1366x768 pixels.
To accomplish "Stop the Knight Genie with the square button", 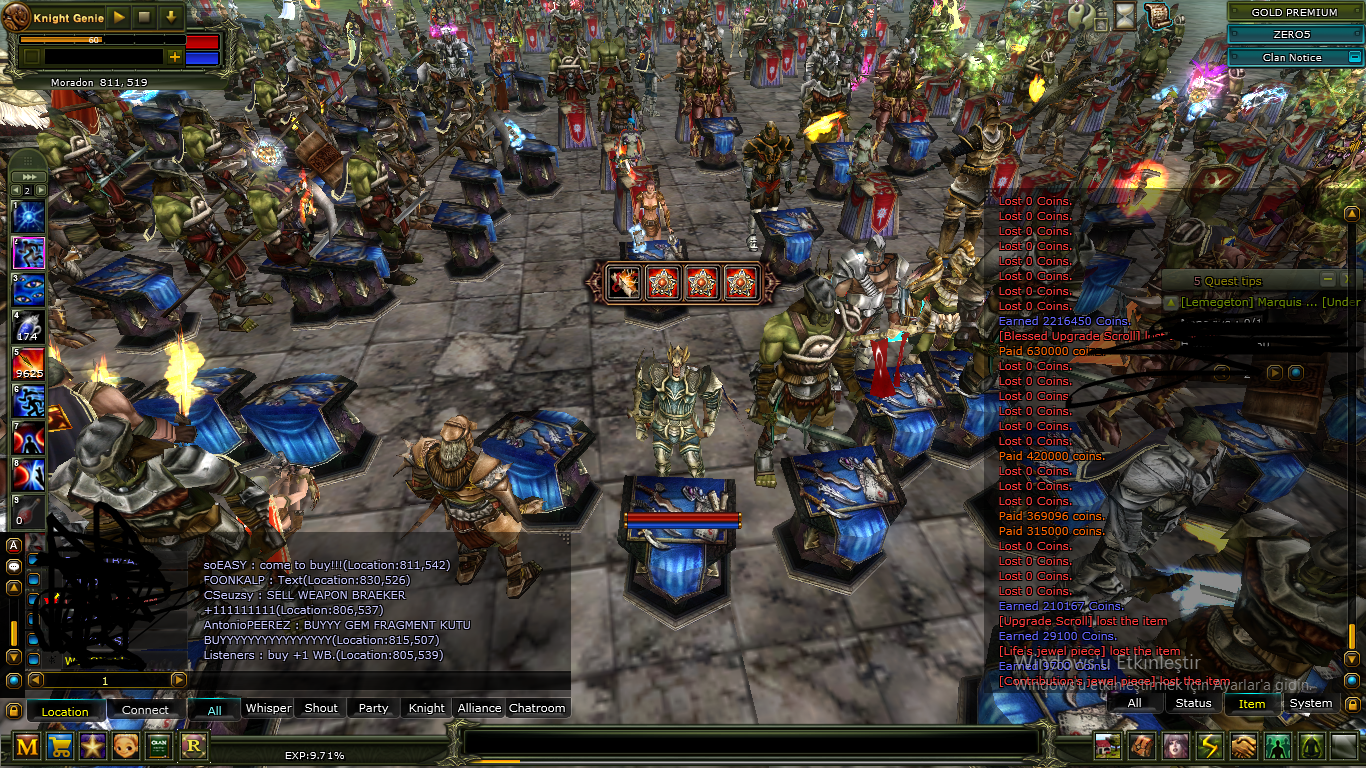I will tap(145, 17).
